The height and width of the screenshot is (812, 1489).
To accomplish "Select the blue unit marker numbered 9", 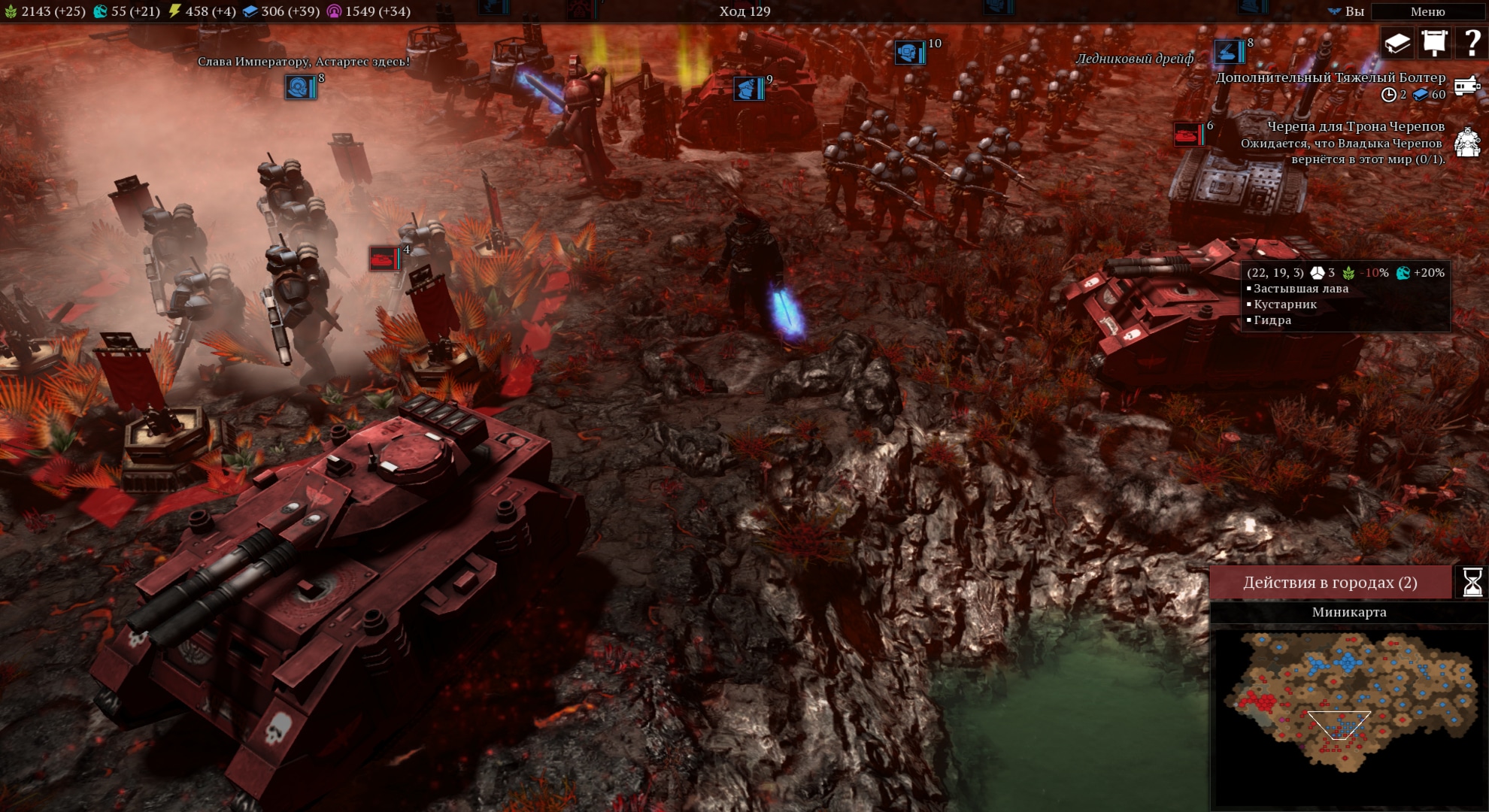I will coord(748,89).
